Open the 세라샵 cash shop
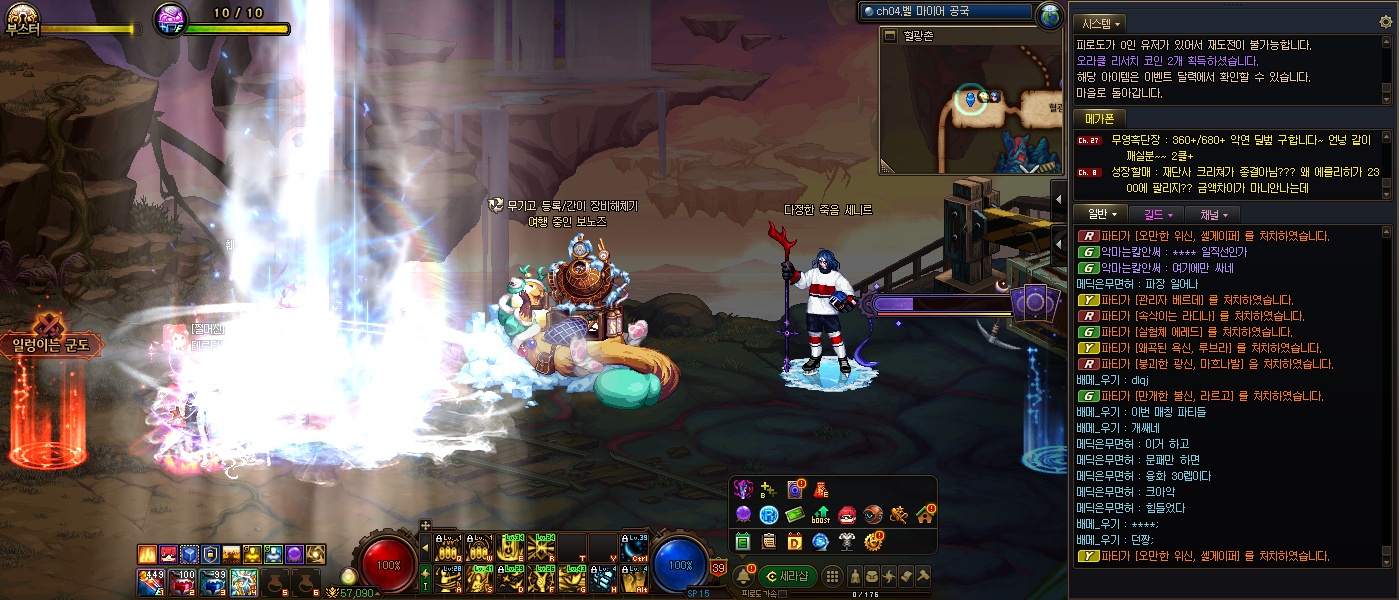This screenshot has height=600, width=1399. click(x=787, y=575)
